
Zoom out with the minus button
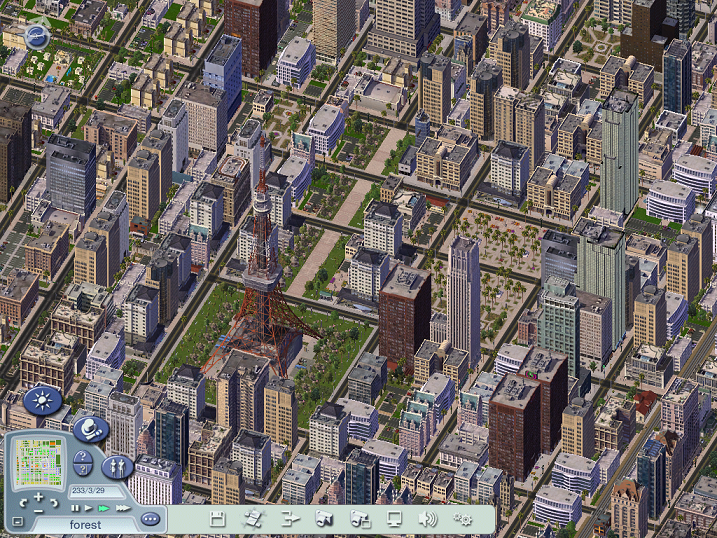pos(39,512)
